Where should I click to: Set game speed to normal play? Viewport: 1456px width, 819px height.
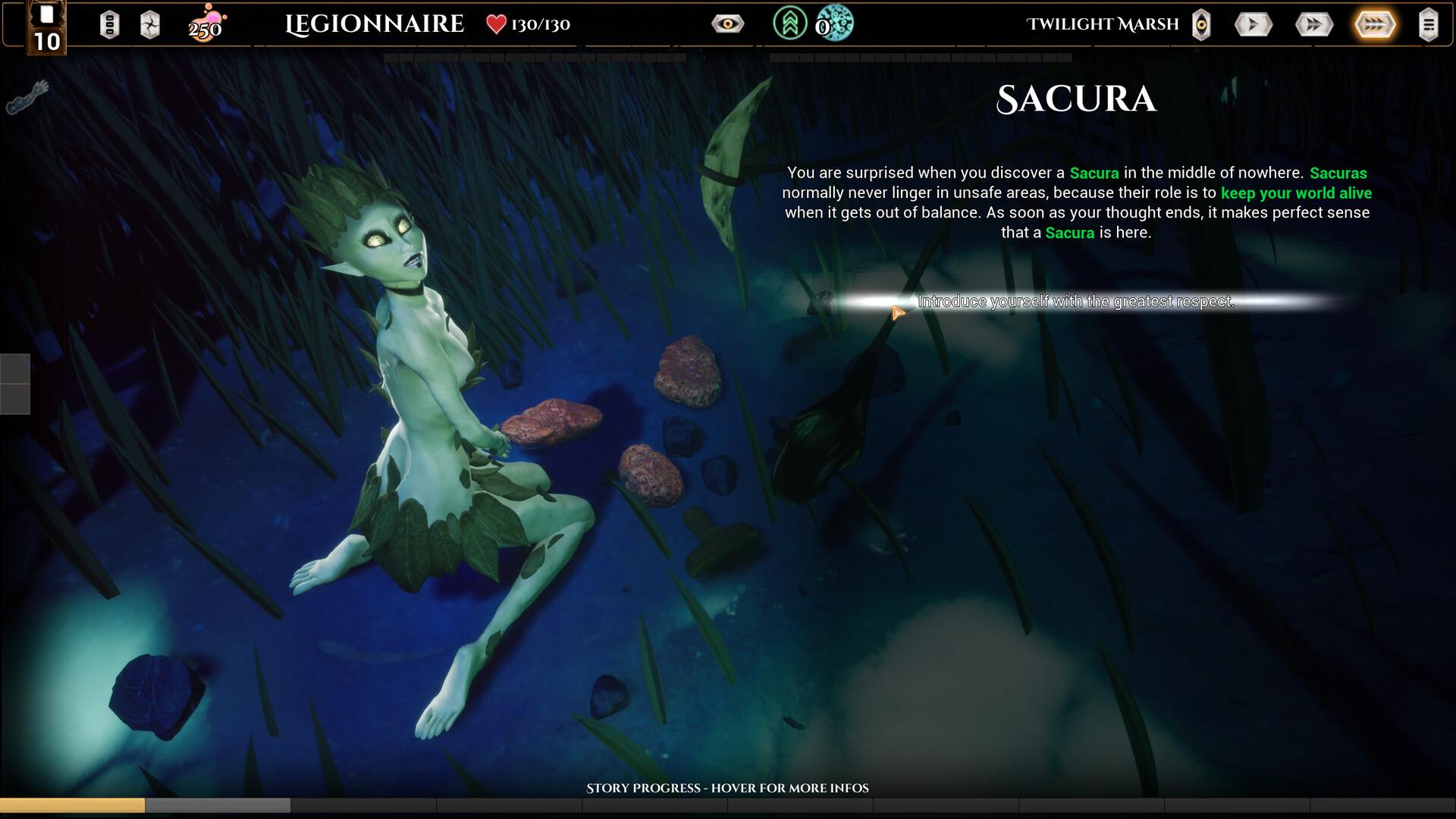click(x=1253, y=25)
